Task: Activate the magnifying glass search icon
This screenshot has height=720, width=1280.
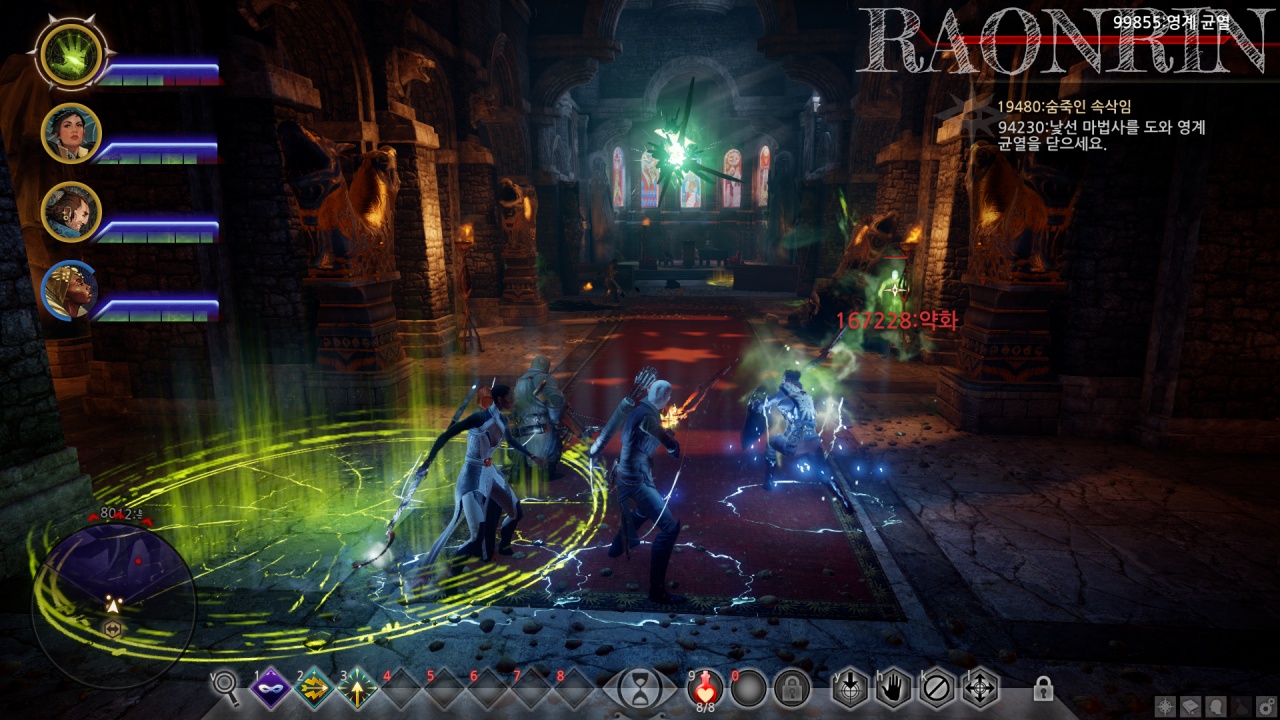Action: click(x=227, y=687)
